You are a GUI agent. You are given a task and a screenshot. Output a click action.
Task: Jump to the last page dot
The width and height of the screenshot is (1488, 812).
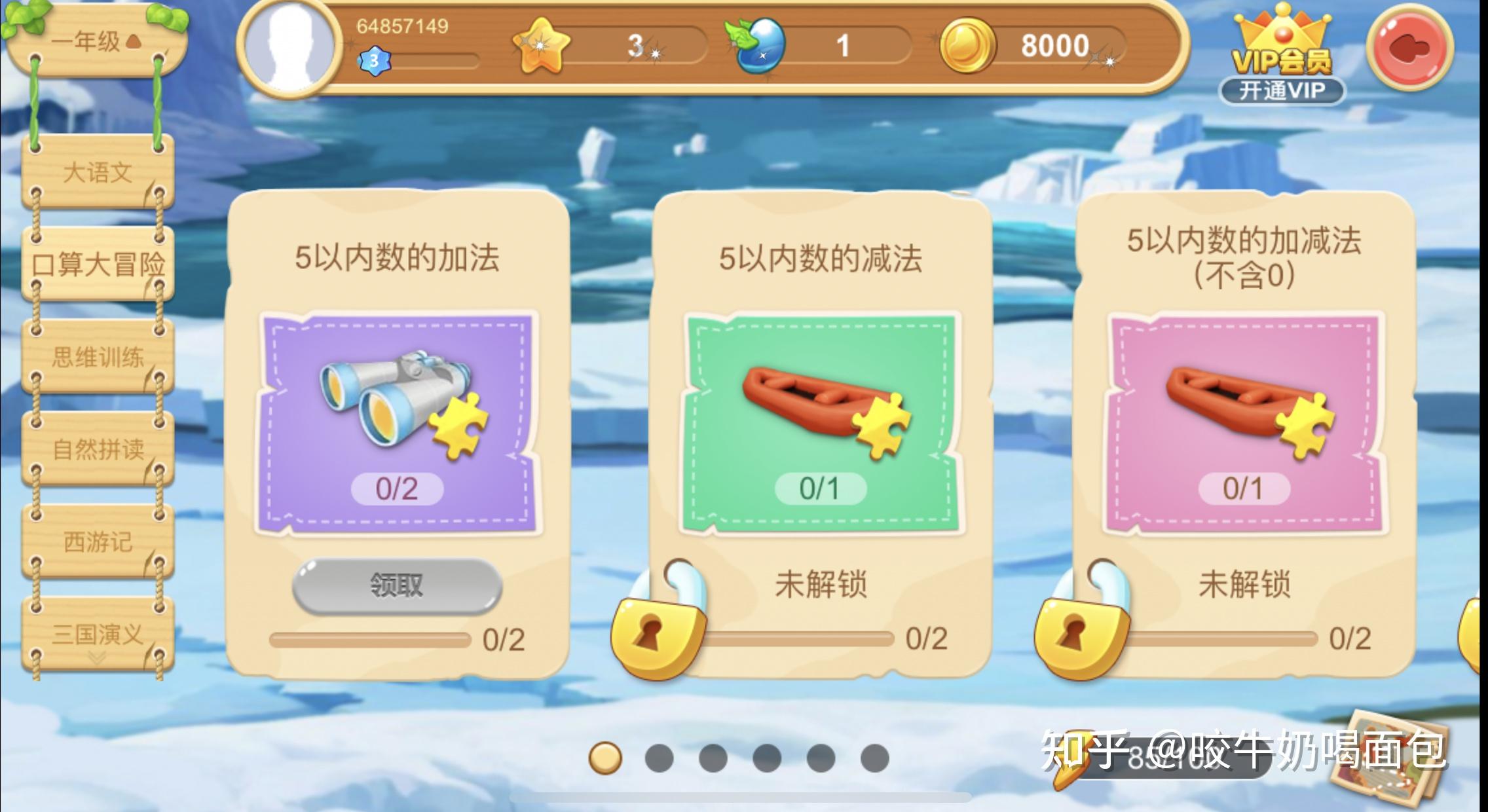[x=874, y=758]
